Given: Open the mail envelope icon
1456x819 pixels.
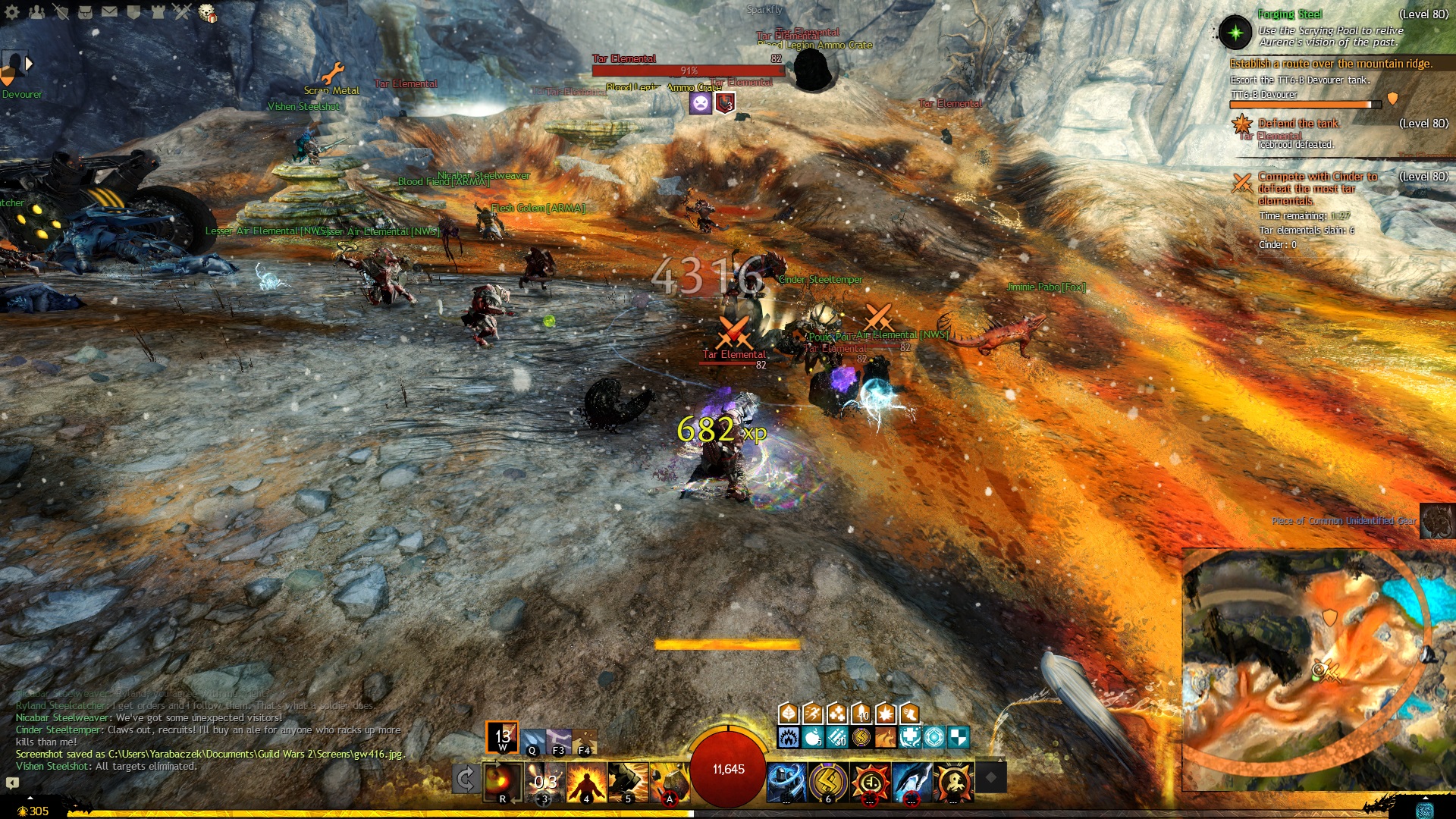Looking at the screenshot, I should (110, 11).
